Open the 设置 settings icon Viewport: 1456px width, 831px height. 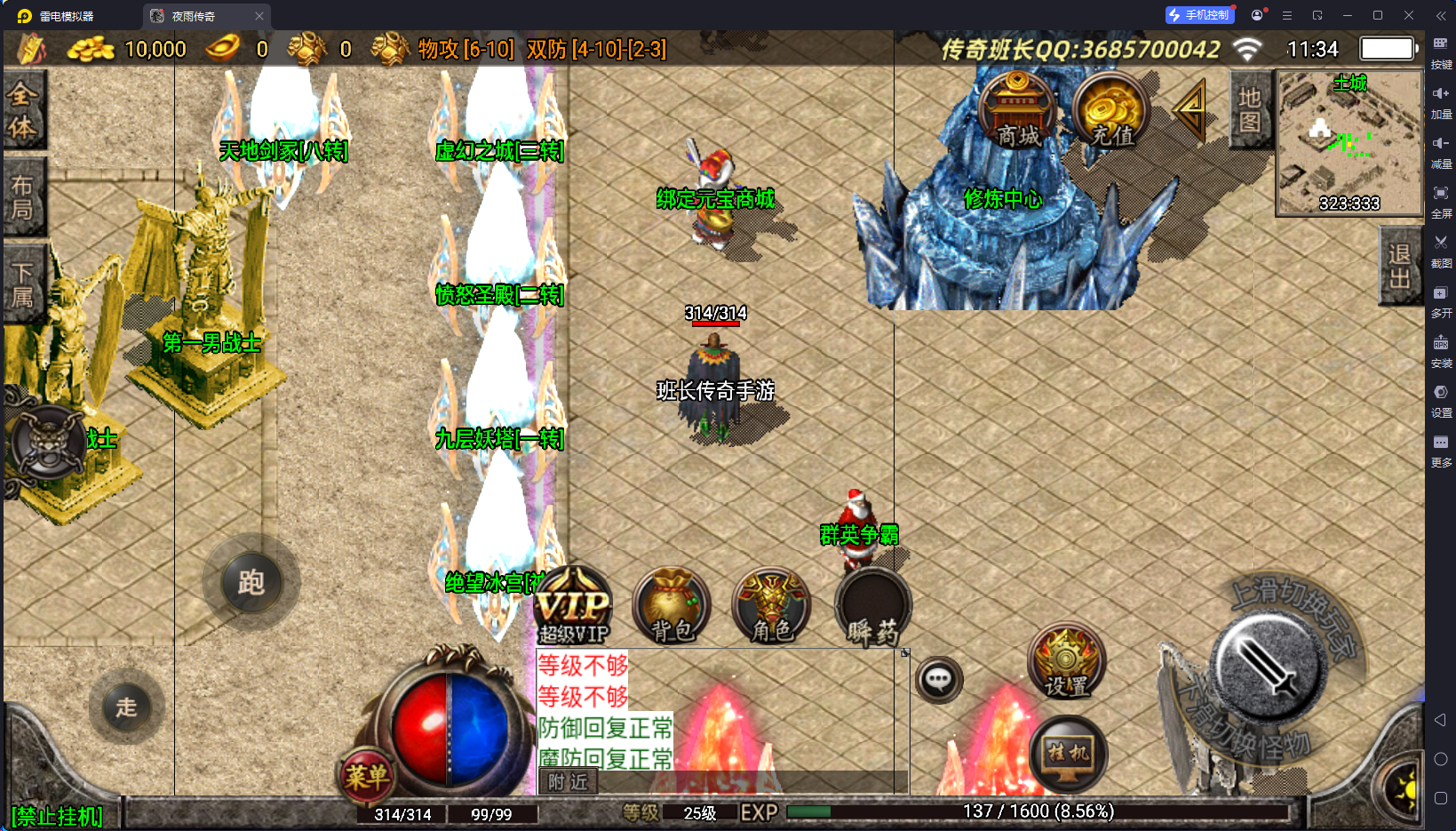[x=1066, y=662]
